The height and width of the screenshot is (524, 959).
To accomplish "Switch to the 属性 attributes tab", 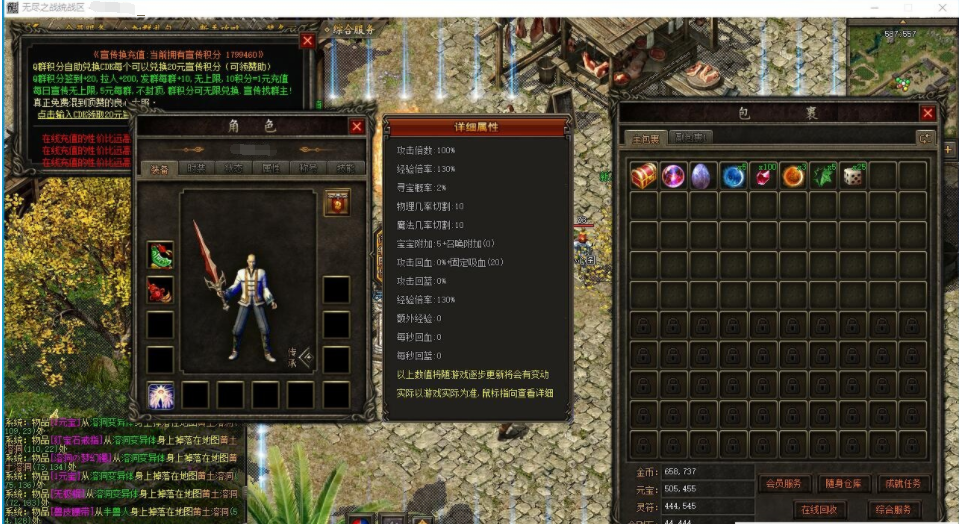I will click(269, 169).
